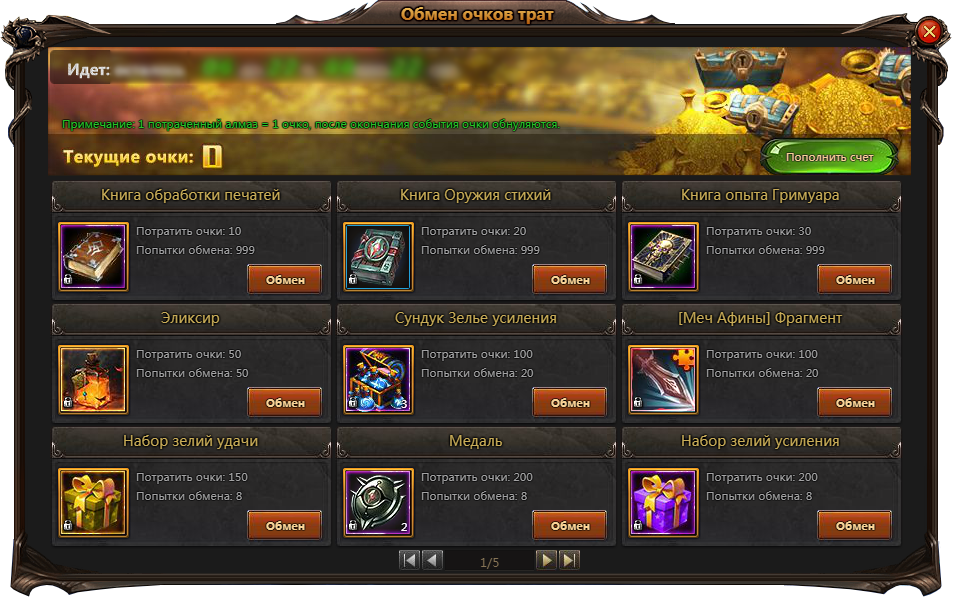Jump to the first rewards page

(x=409, y=560)
